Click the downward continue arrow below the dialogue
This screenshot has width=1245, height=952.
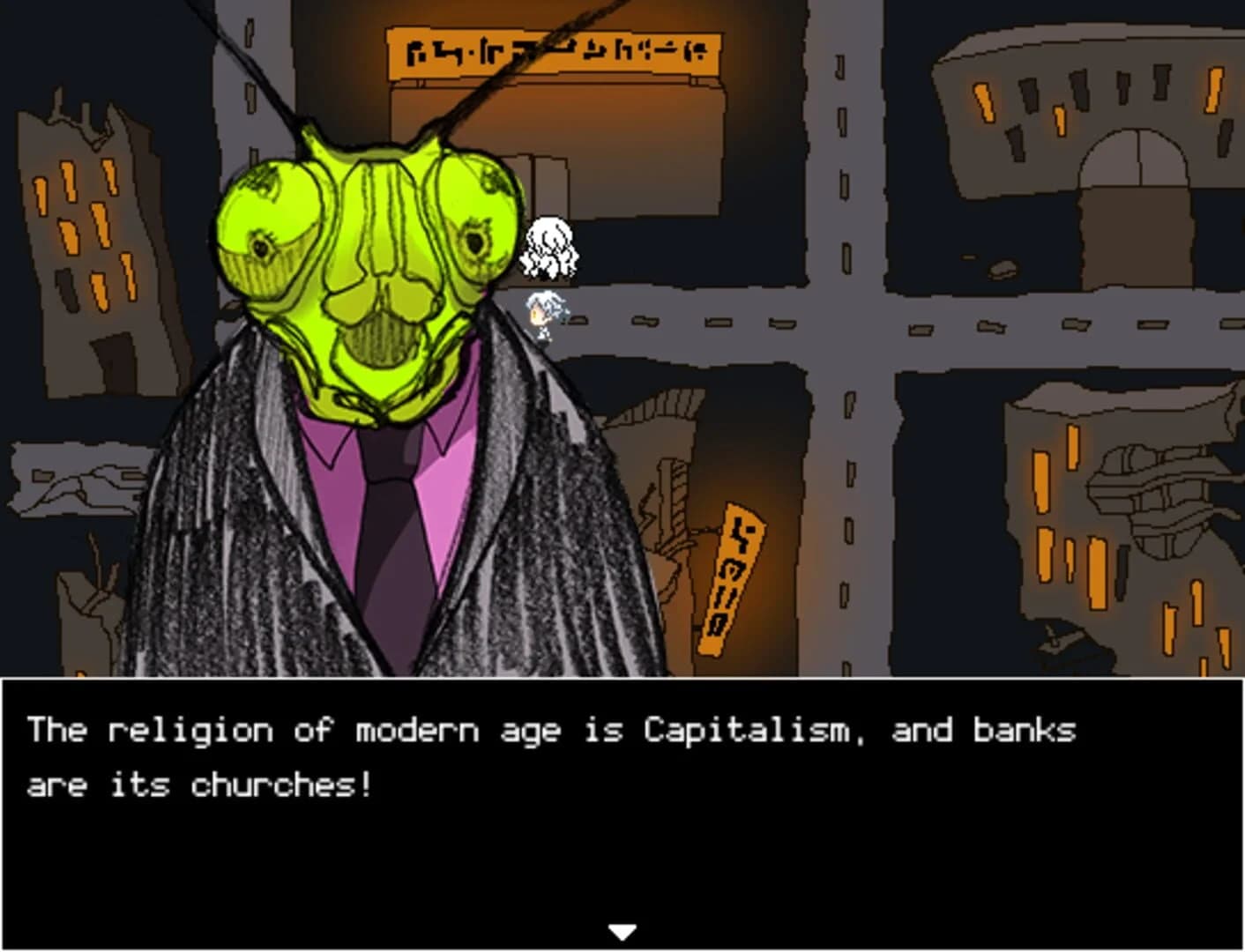(x=622, y=929)
